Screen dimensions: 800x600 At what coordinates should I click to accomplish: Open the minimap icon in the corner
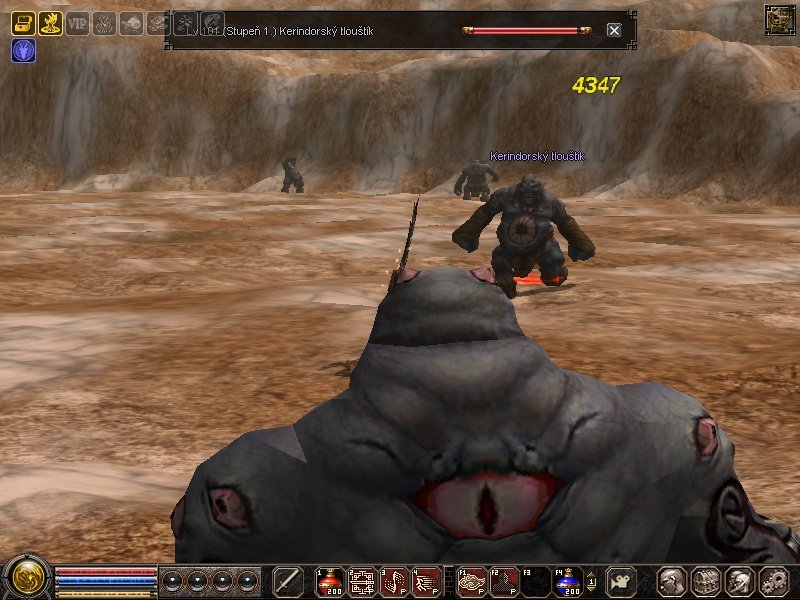[779, 18]
